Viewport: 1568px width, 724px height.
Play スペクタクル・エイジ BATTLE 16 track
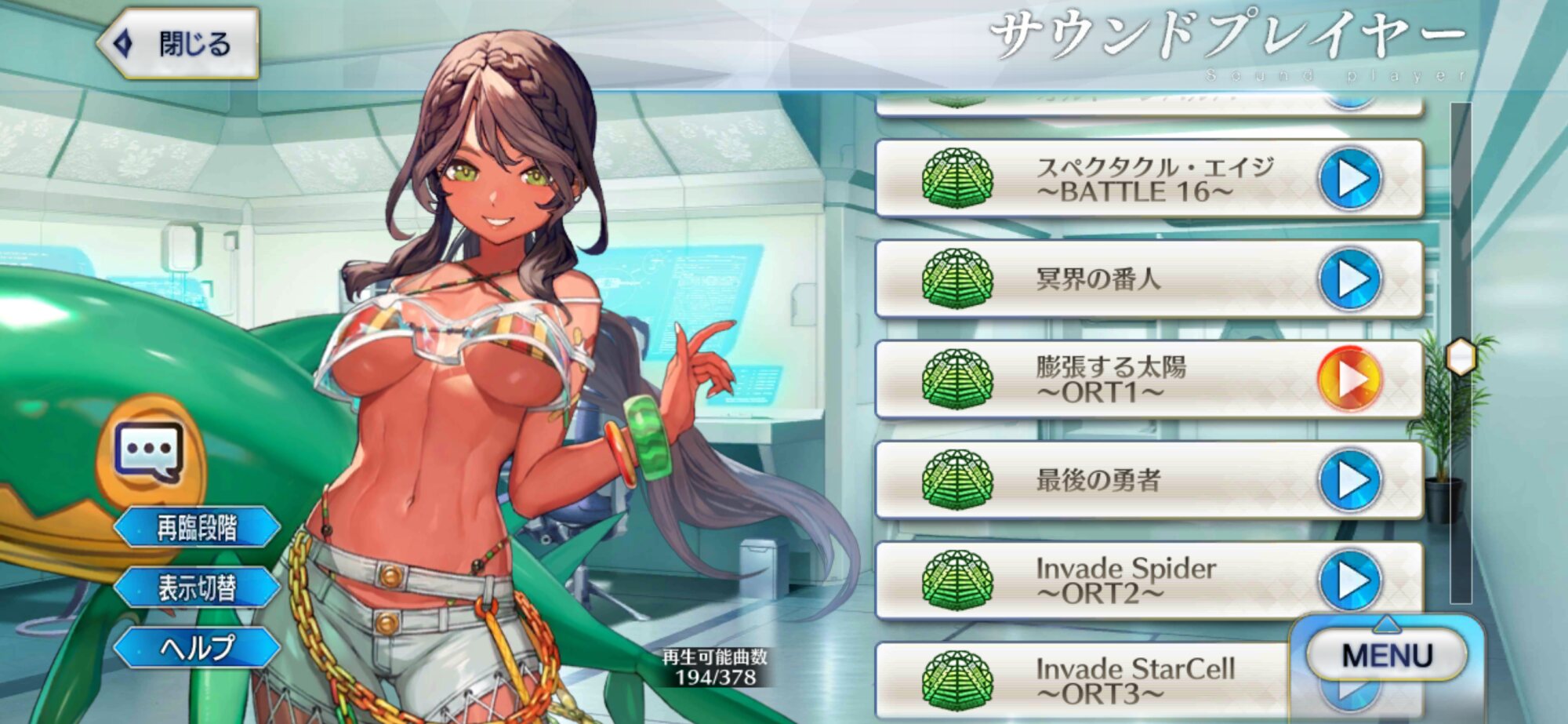[x=1348, y=179]
